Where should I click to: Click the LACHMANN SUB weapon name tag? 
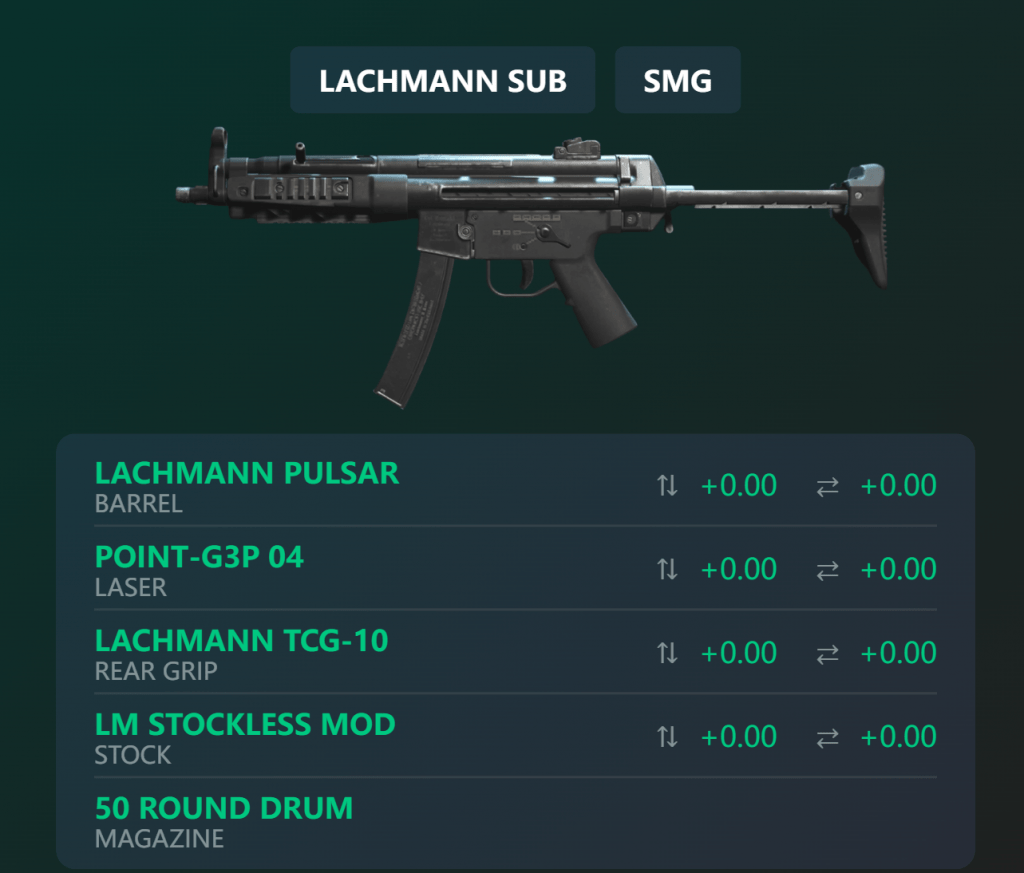click(442, 80)
